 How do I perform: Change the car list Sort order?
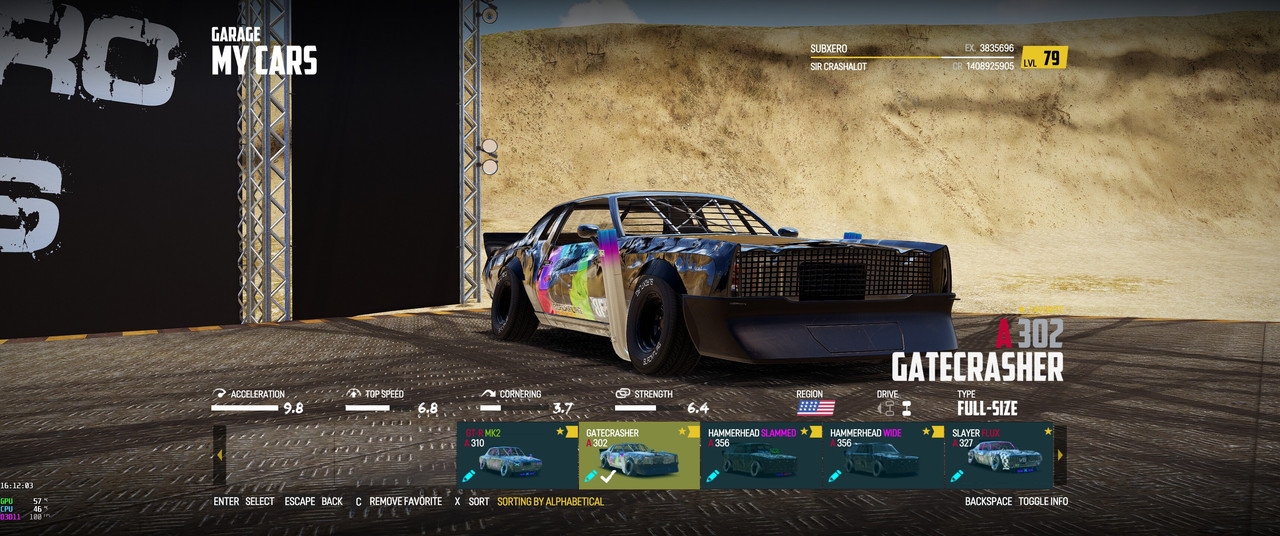(479, 501)
